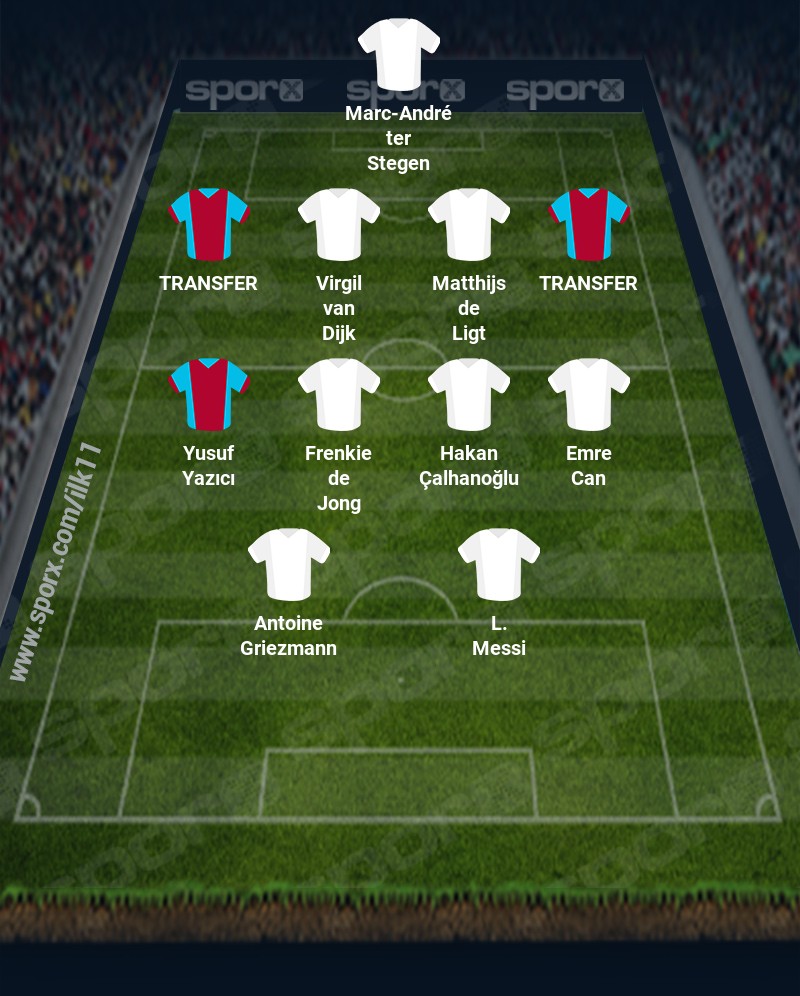800x996 pixels.
Task: Choose Virgil van Dijk's defender slot
Action: (338, 224)
